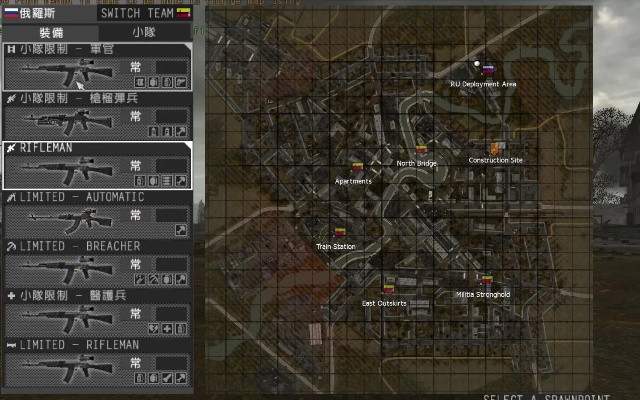Choose the 槍榴彈兵 grenadier kit
This screenshot has width=640, height=400.
tap(97, 116)
